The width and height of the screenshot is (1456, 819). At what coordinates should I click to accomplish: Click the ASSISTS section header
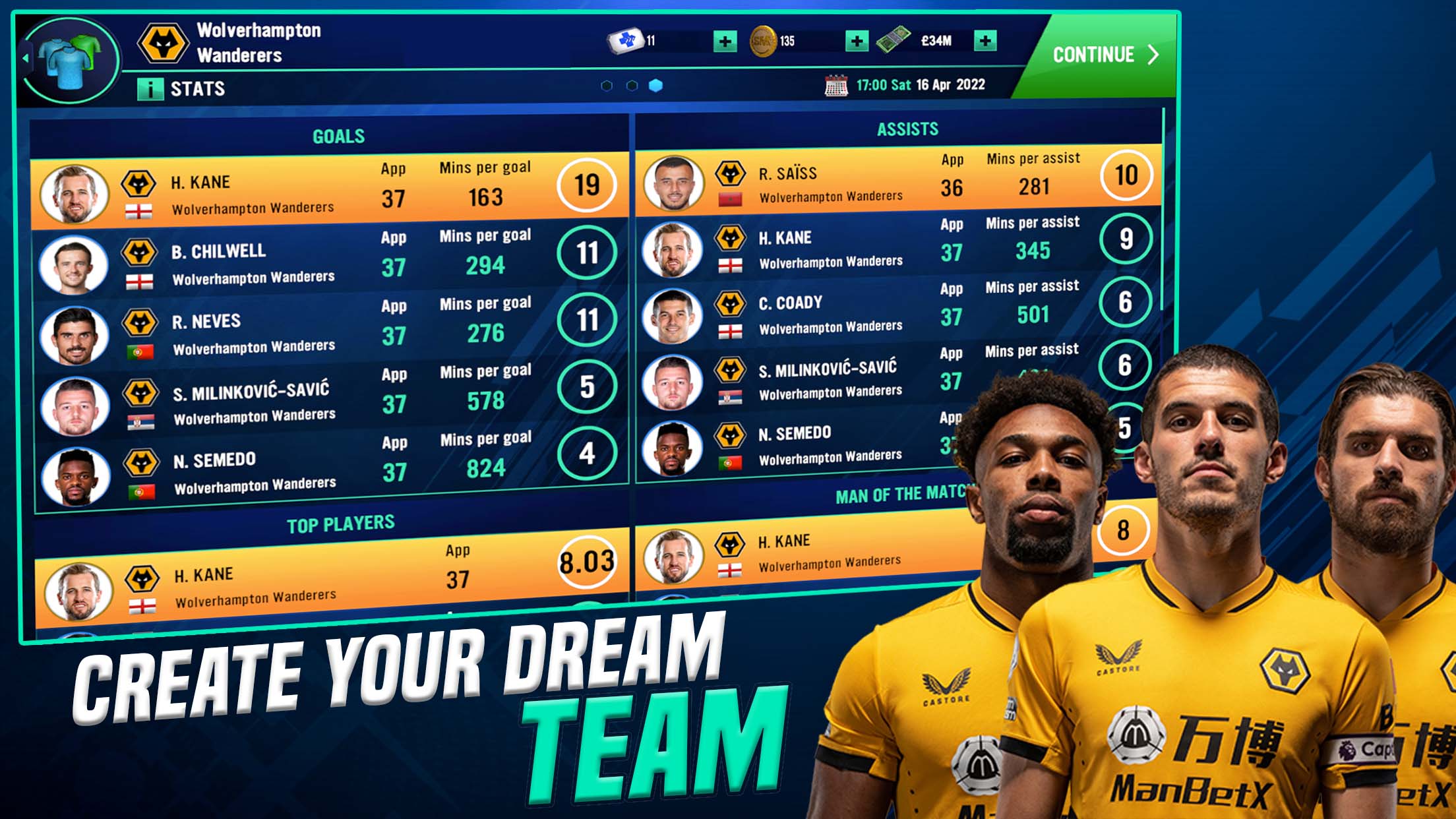(909, 130)
